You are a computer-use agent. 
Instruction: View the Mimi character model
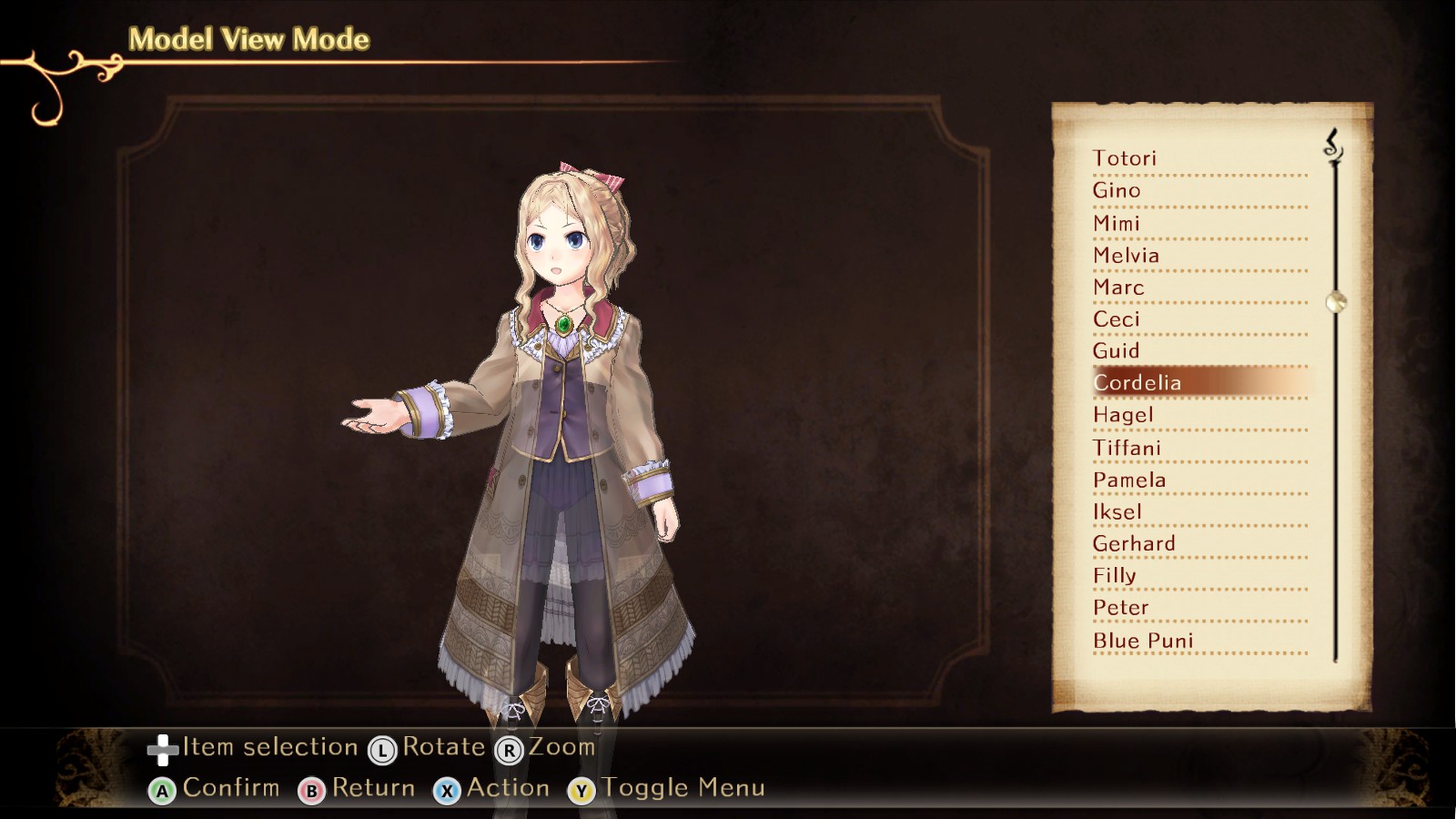tap(1117, 223)
